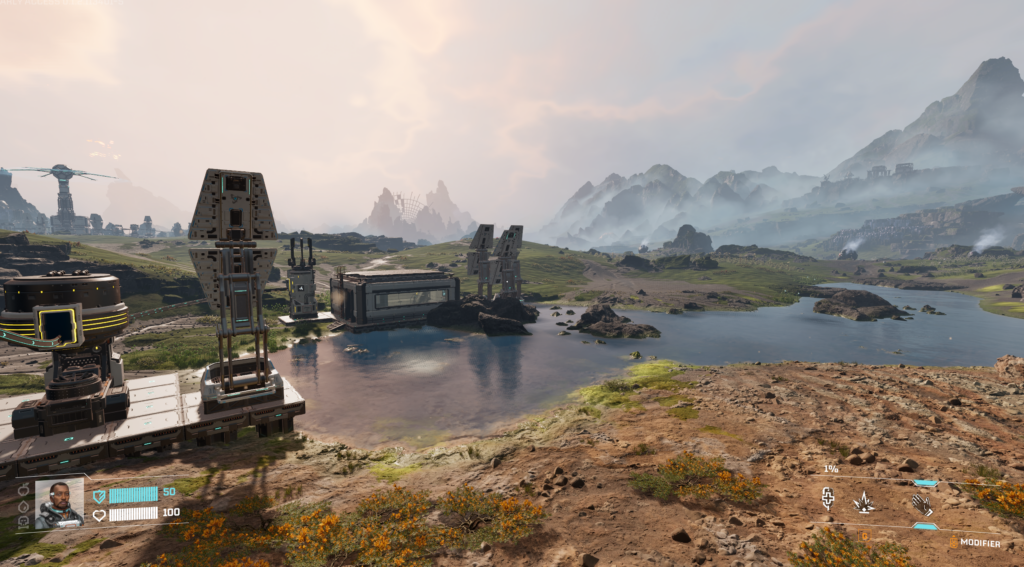Click the apple icon beside the portrait

[23, 489]
